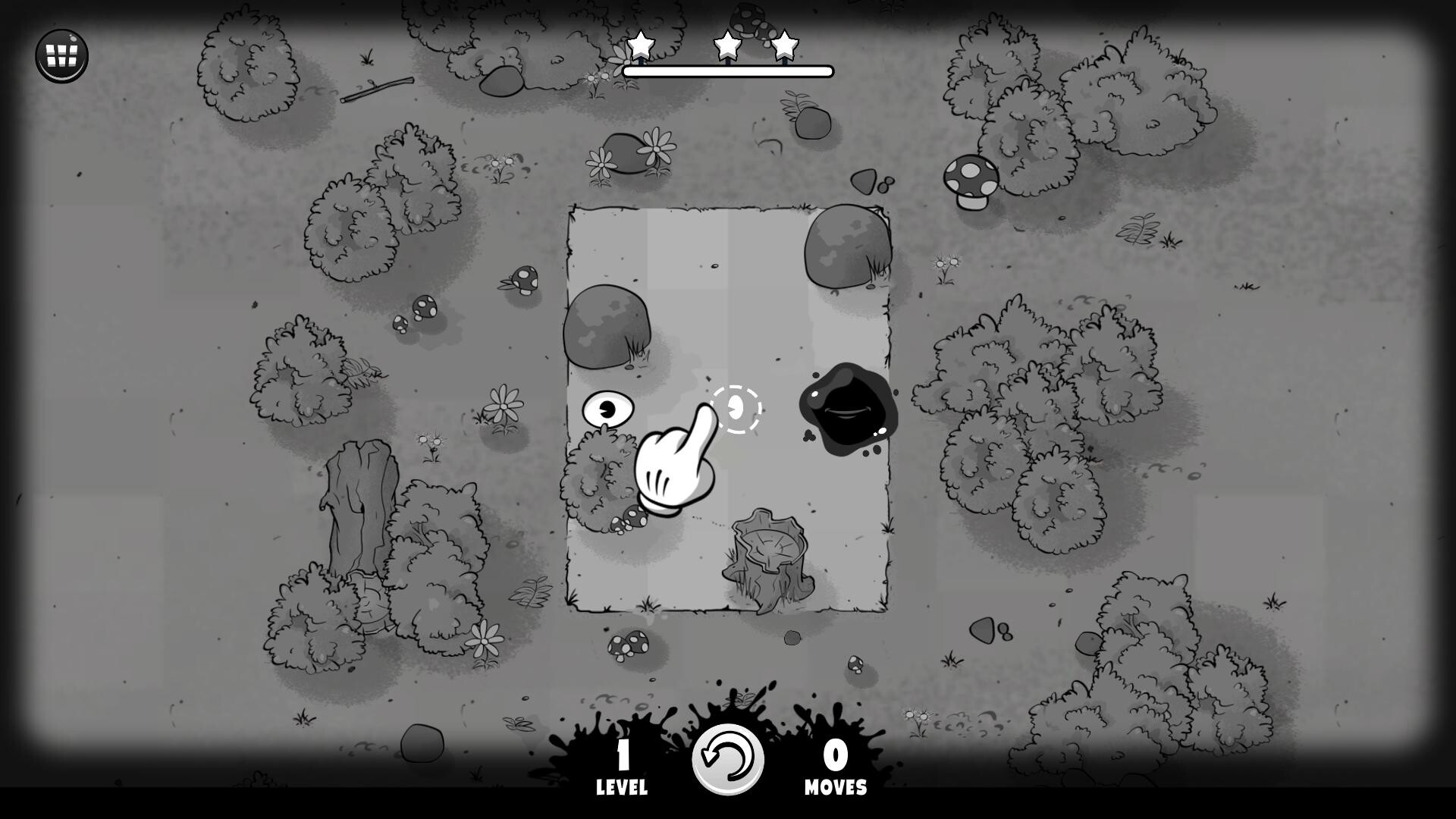1456x819 pixels.
Task: Click the first star above the progress bar
Action: (x=642, y=45)
